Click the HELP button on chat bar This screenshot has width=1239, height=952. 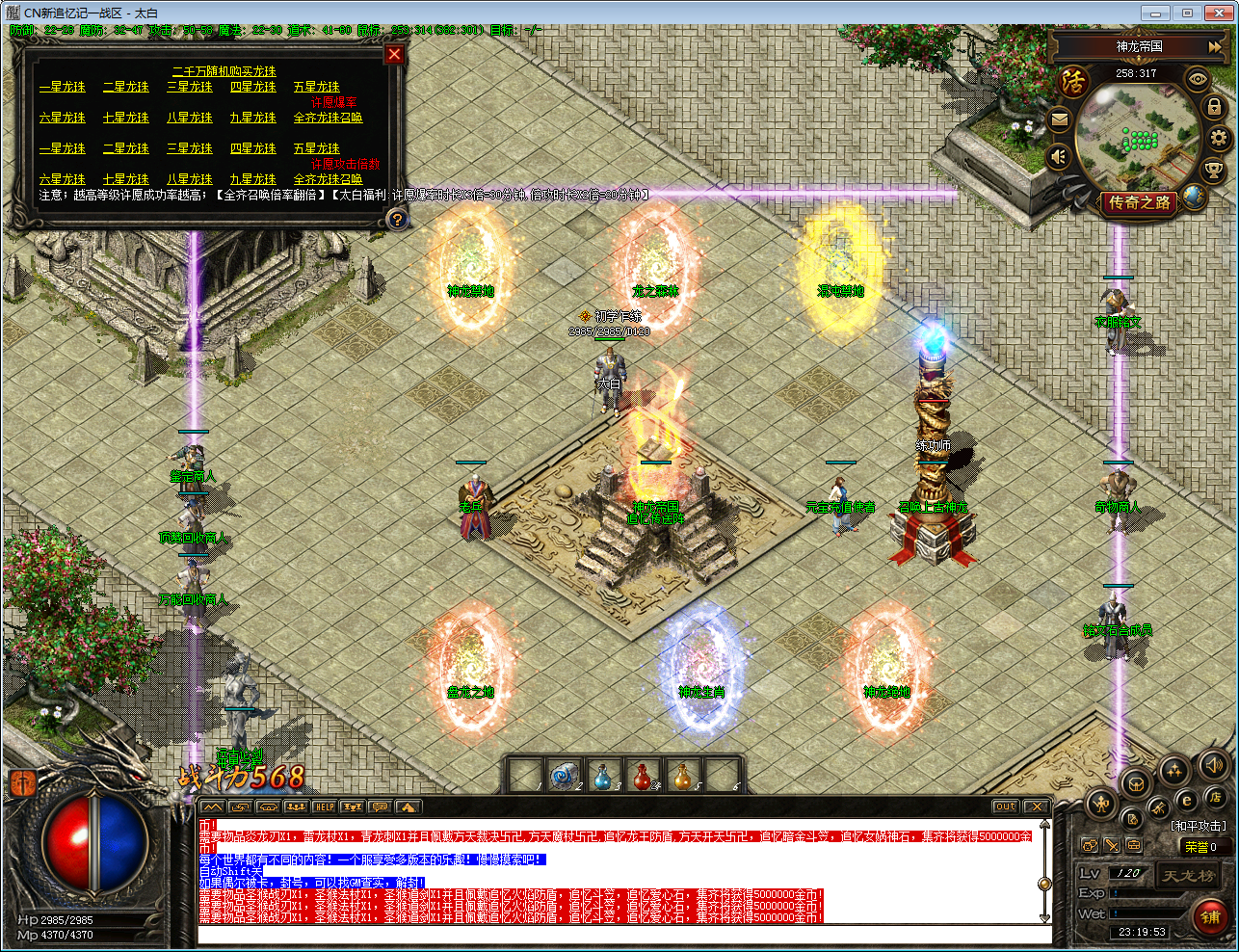point(325,807)
